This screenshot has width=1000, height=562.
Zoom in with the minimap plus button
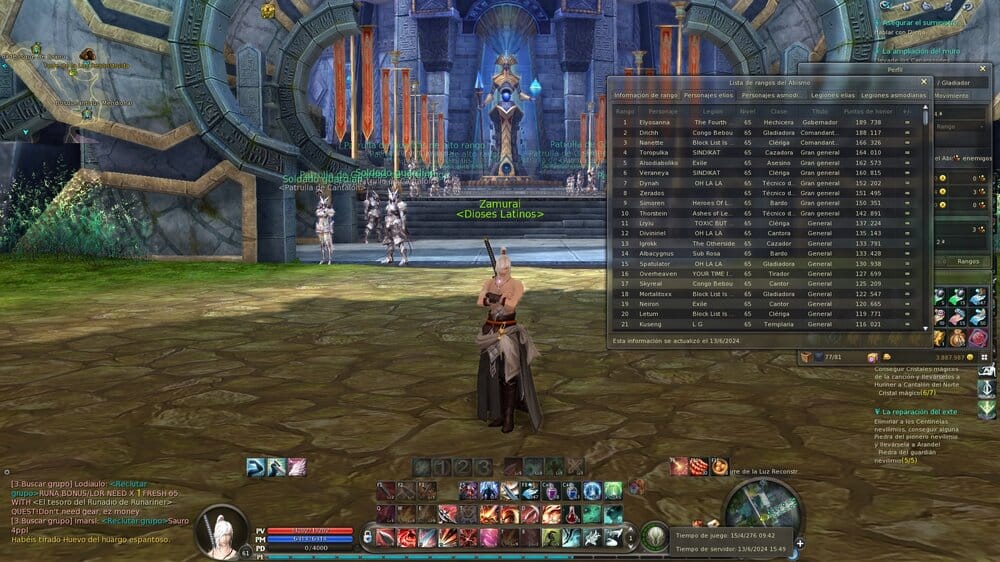click(799, 544)
